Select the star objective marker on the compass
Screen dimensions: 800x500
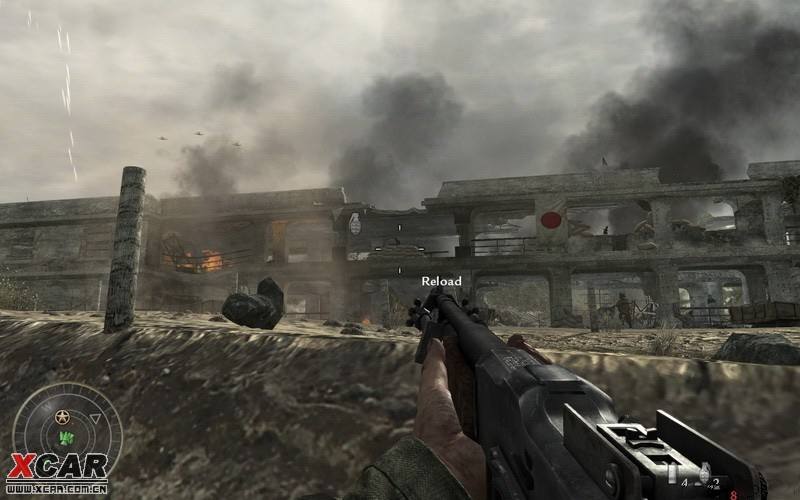click(x=63, y=417)
